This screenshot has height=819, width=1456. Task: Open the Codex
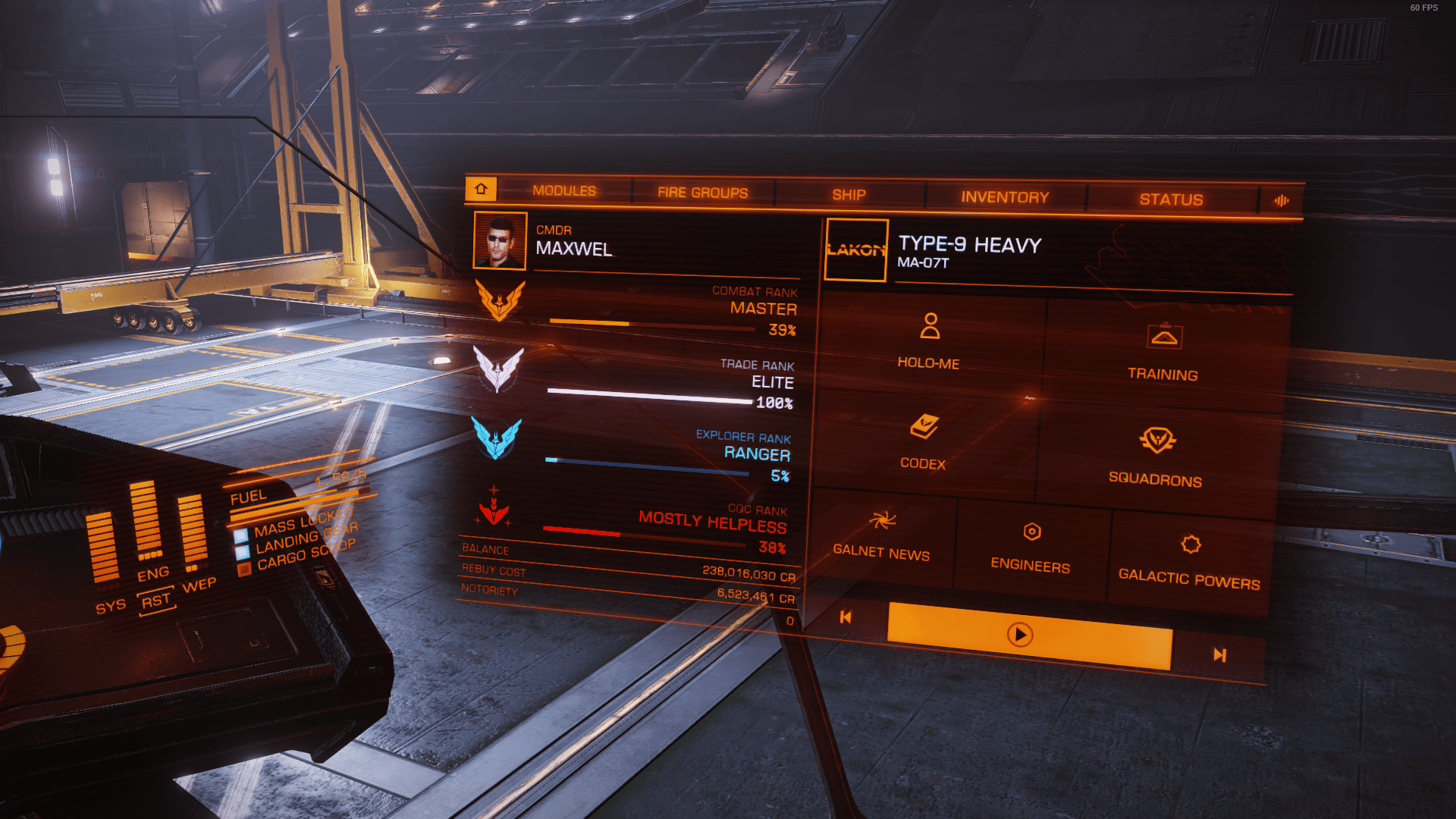[924, 442]
